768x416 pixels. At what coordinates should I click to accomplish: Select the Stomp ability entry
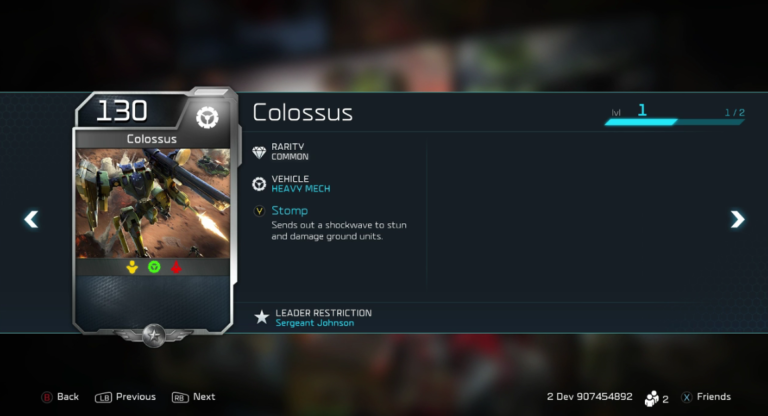tap(289, 211)
